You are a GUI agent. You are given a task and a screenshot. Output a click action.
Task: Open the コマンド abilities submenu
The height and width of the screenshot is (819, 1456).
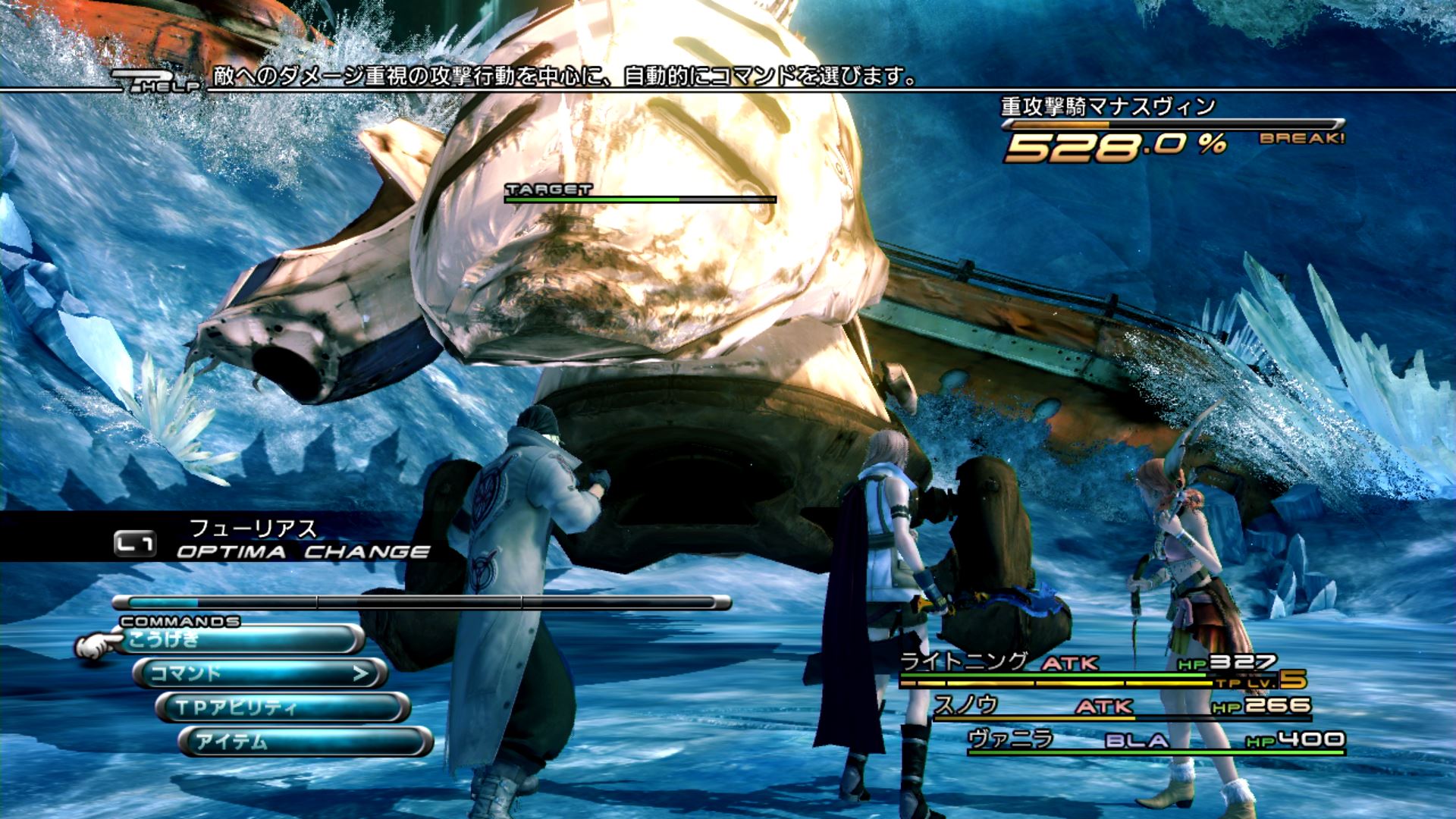tap(260, 673)
